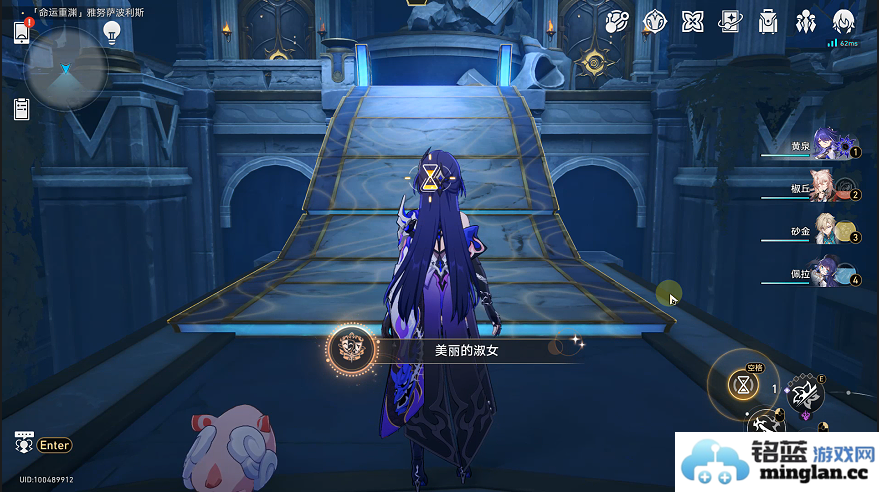Click the circular minimap
Viewport: 879px width, 492px height.
coord(66,68)
